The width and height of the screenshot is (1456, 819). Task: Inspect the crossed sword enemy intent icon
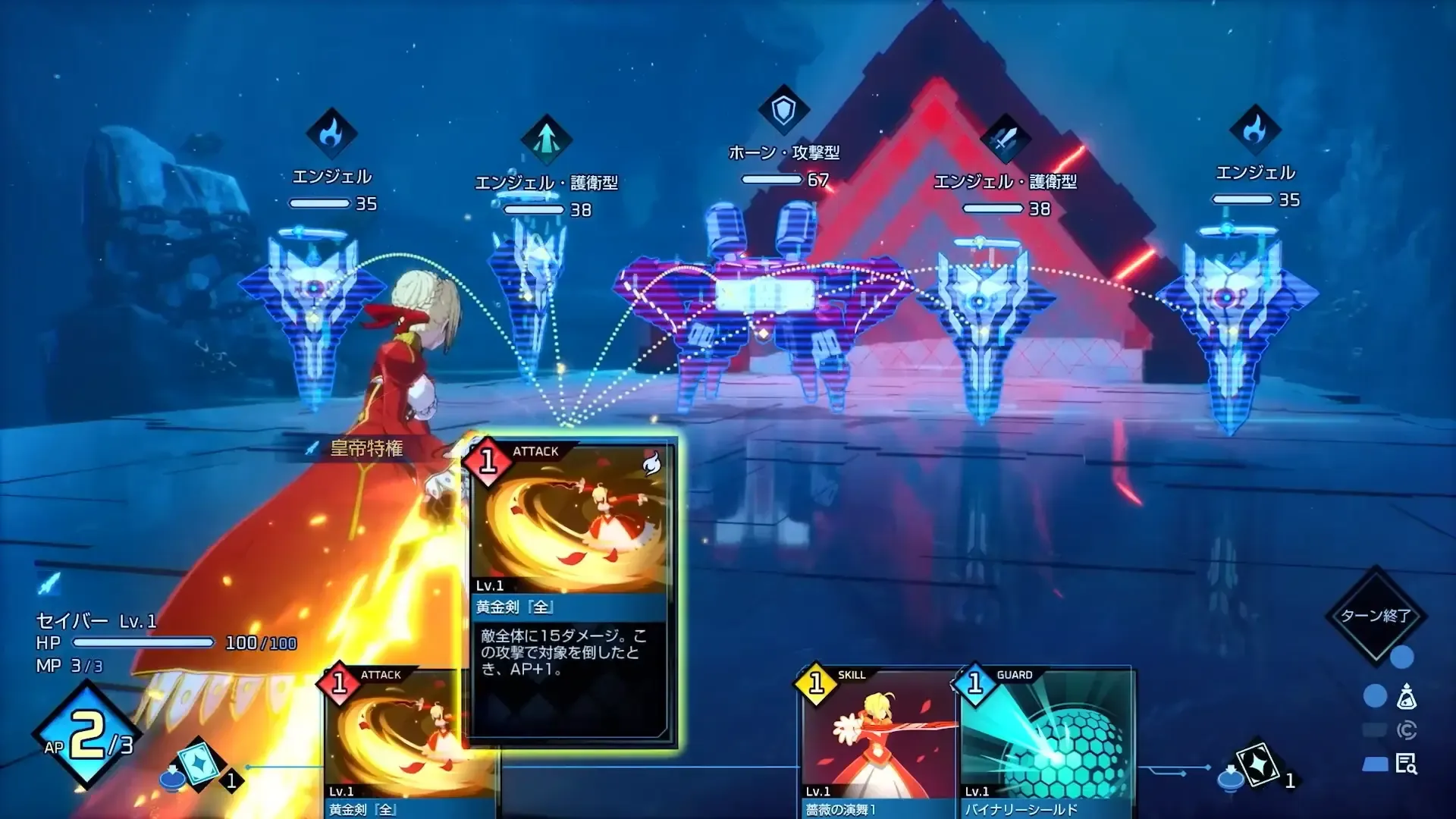tap(1005, 139)
